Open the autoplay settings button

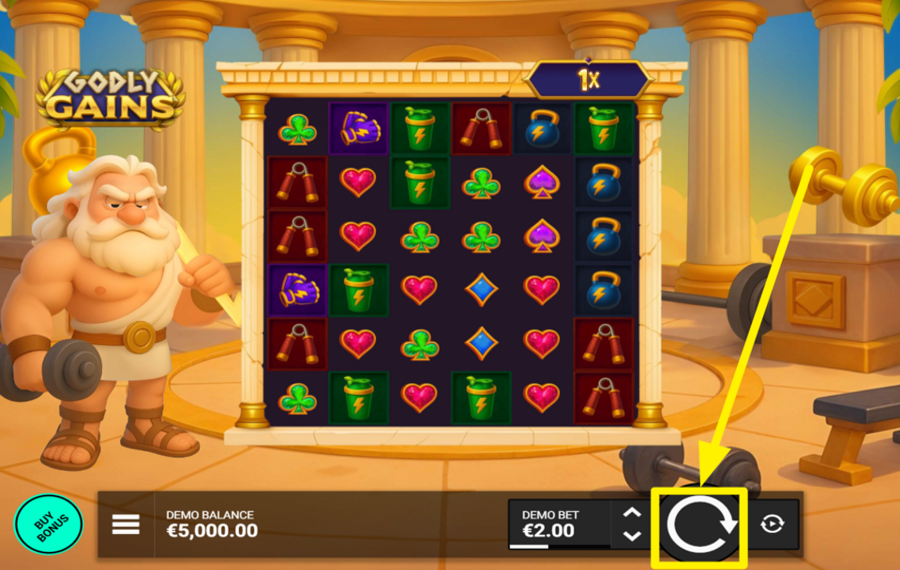(772, 525)
